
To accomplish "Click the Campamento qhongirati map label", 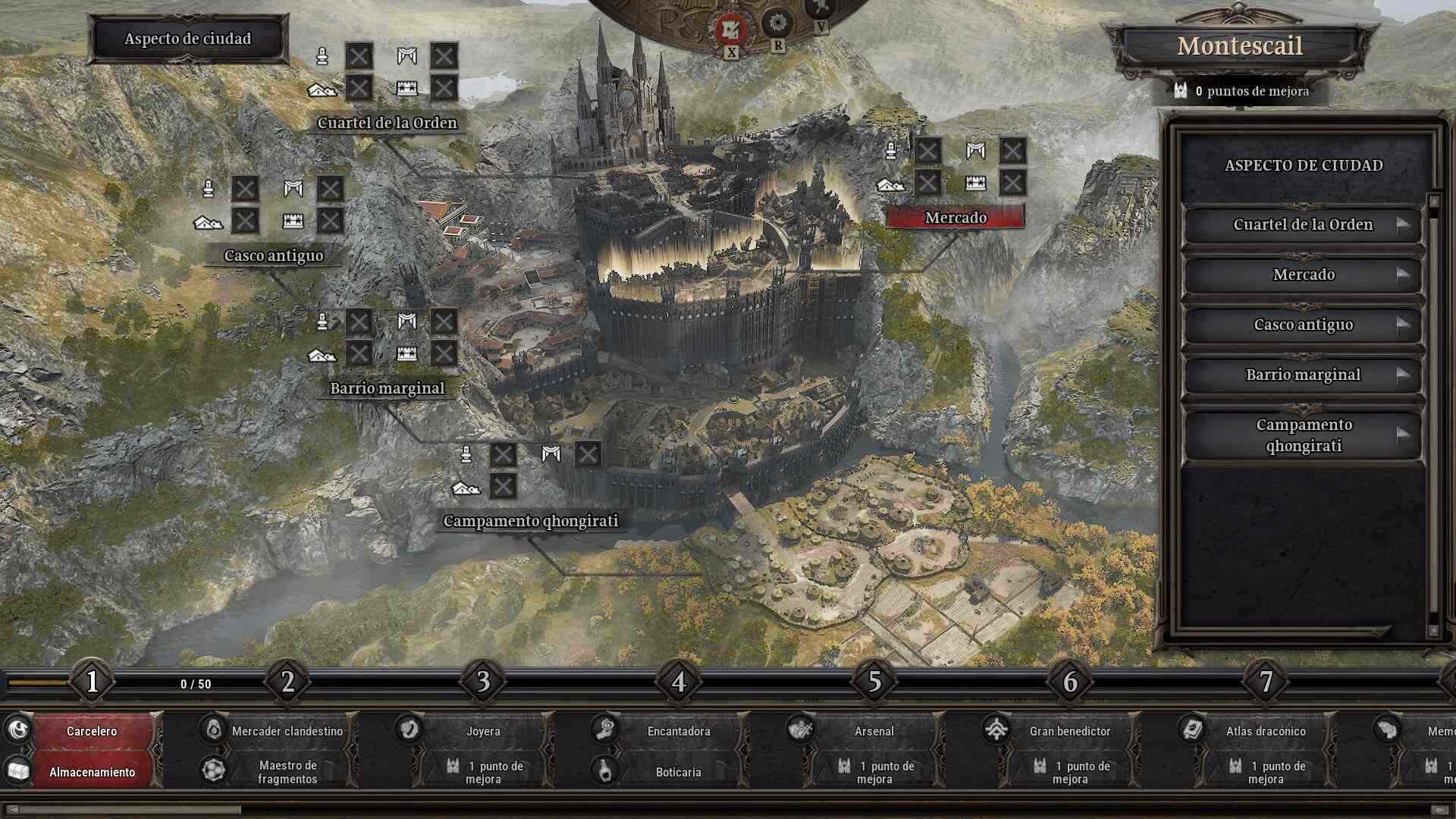I will point(530,521).
